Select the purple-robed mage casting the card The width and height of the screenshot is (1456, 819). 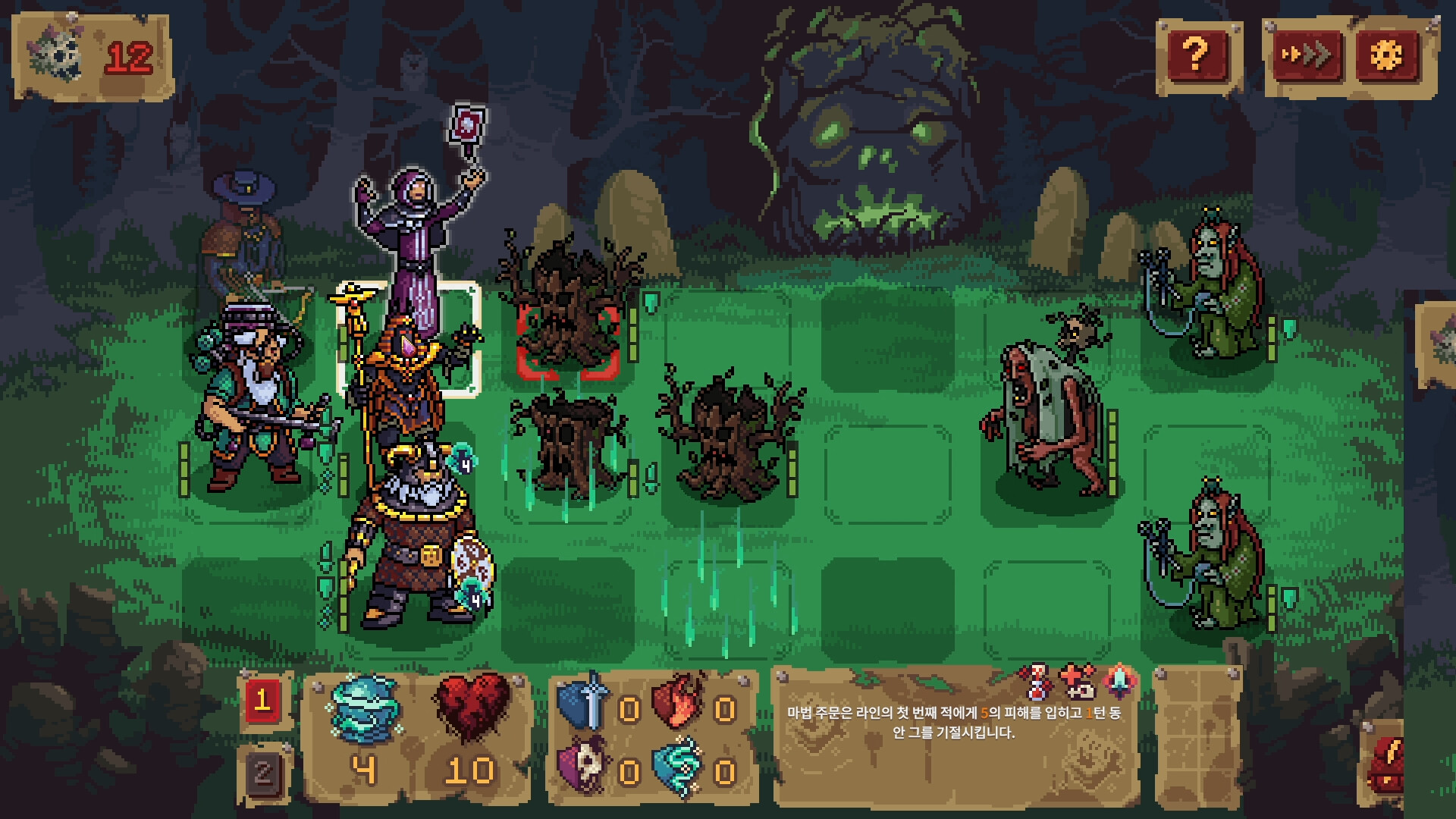coord(416,227)
